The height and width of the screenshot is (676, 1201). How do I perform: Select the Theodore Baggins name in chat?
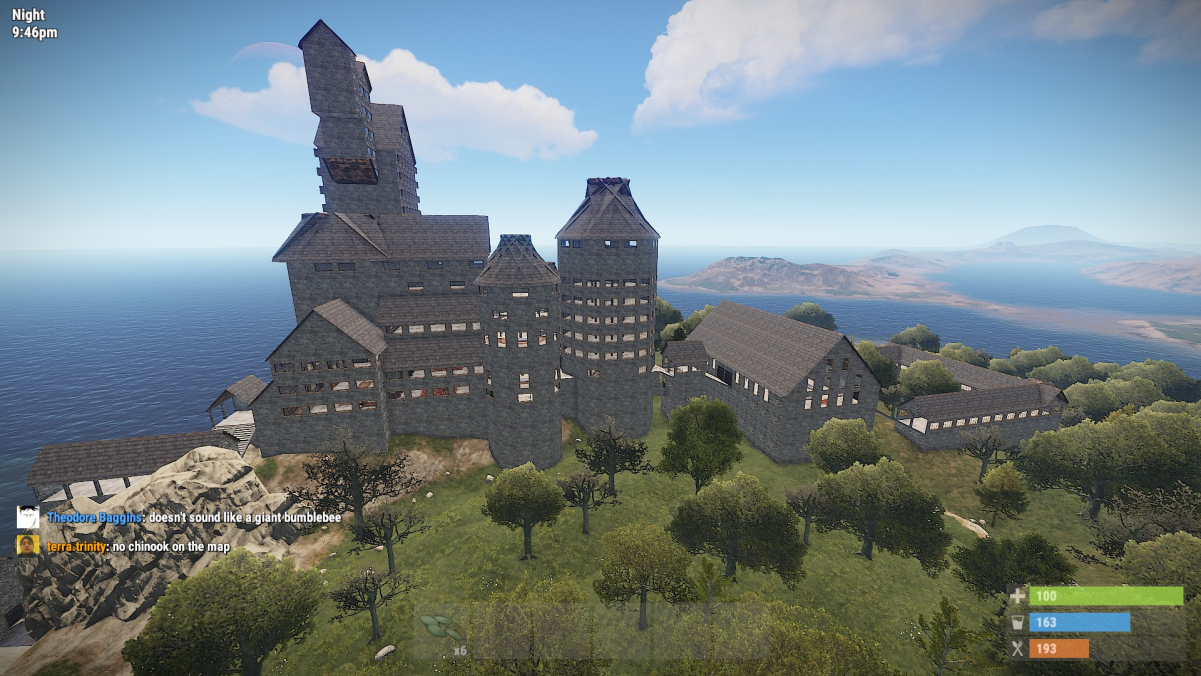point(94,518)
